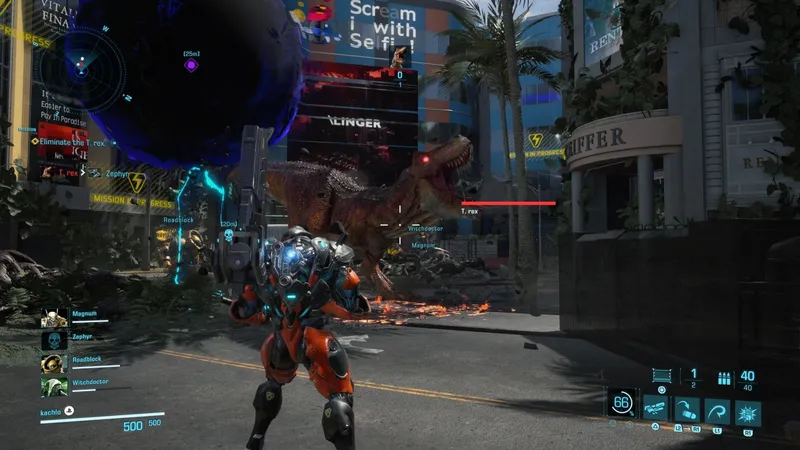Screen dimensions: 800x450
Task: Click the T. rex icon above the dinosaur
Action: (400, 56)
